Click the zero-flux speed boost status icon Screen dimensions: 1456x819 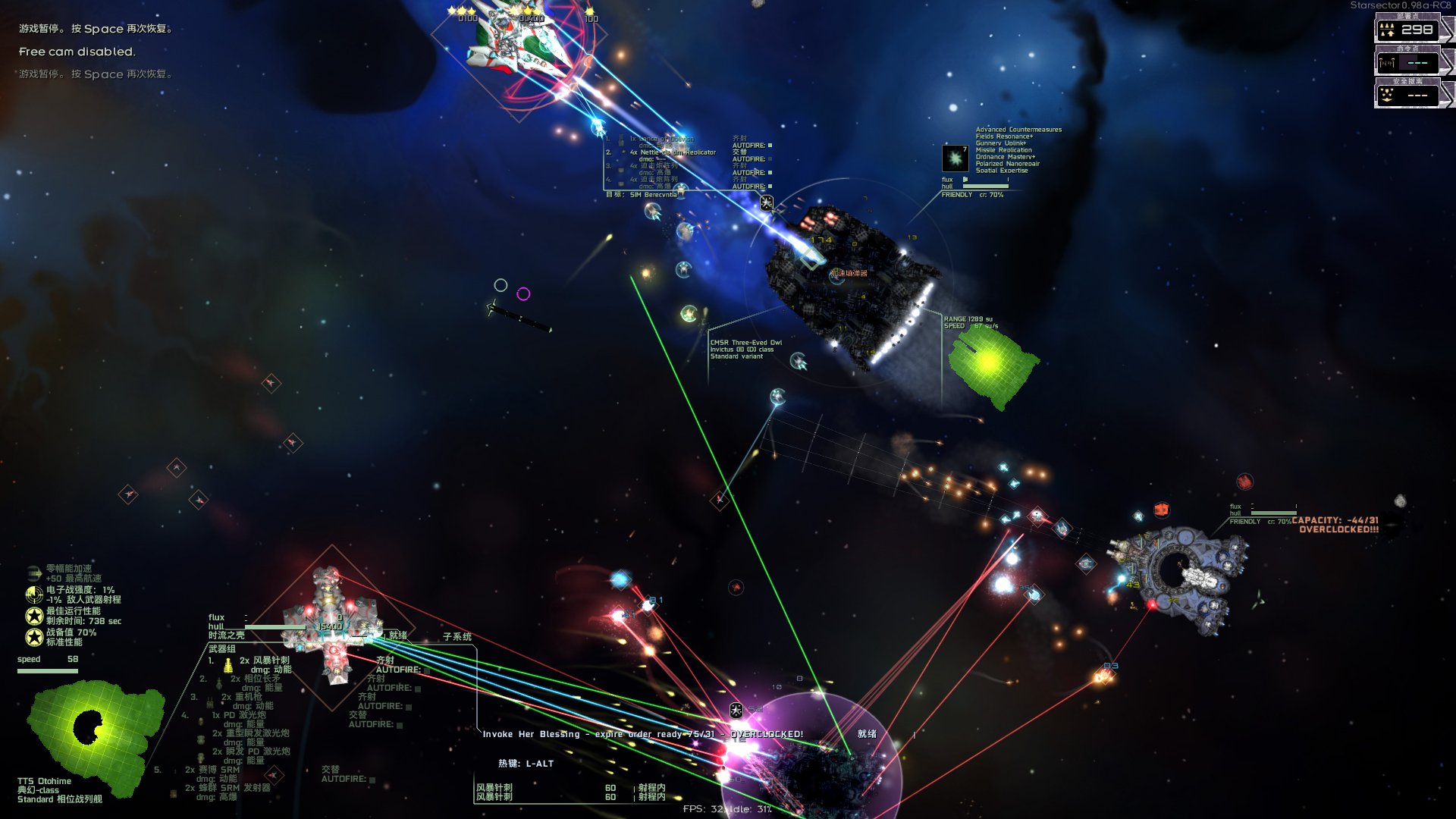[x=34, y=573]
